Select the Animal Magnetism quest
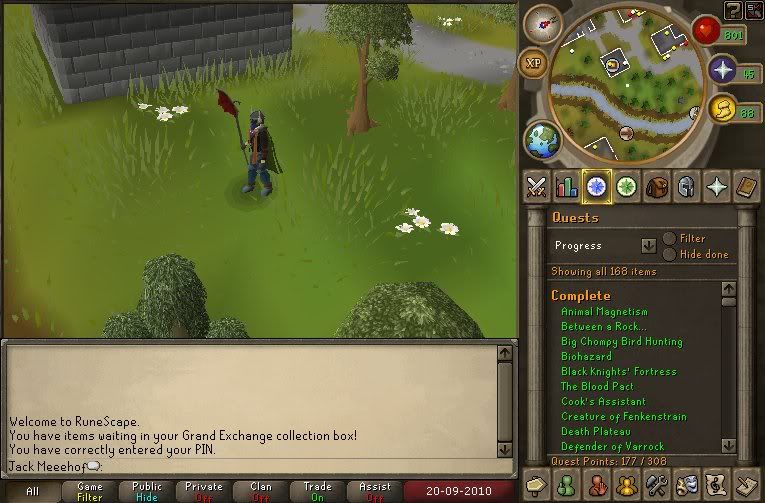The image size is (765, 503). [604, 312]
